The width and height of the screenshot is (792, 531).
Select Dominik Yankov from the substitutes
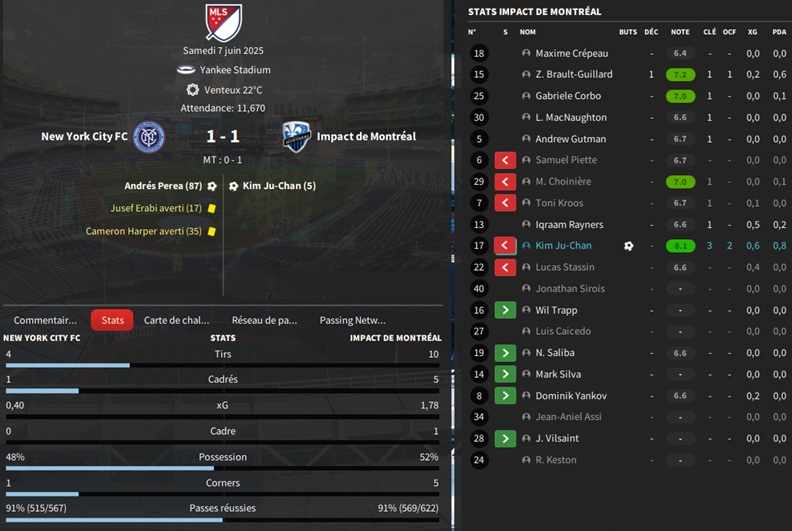571,396
